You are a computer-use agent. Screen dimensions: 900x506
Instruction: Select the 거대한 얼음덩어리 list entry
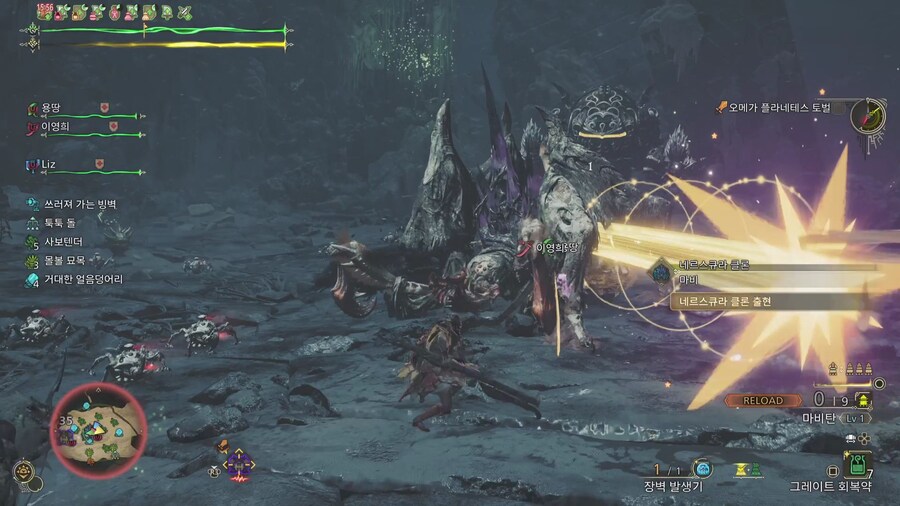click(82, 279)
